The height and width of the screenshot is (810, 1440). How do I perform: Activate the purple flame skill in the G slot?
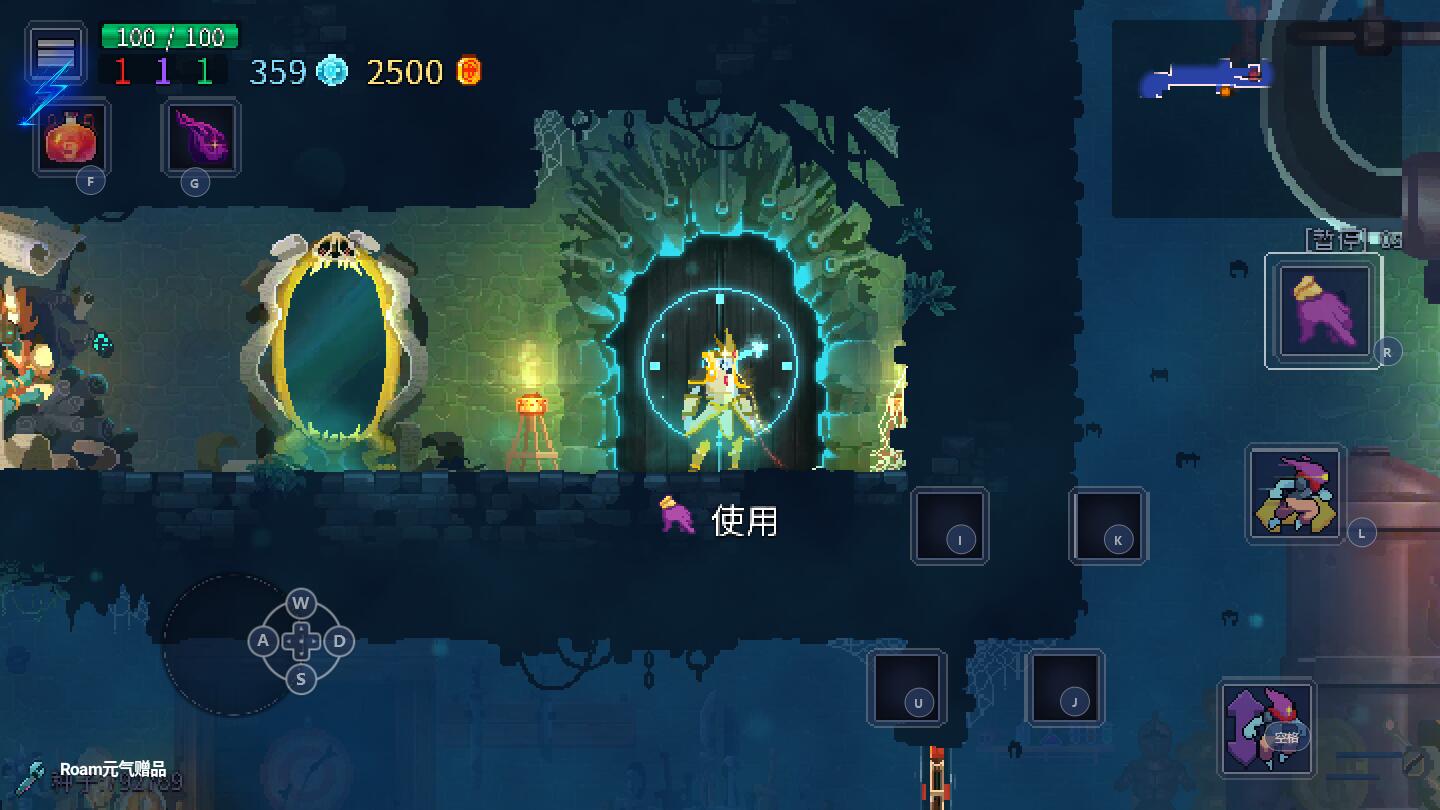point(199,139)
